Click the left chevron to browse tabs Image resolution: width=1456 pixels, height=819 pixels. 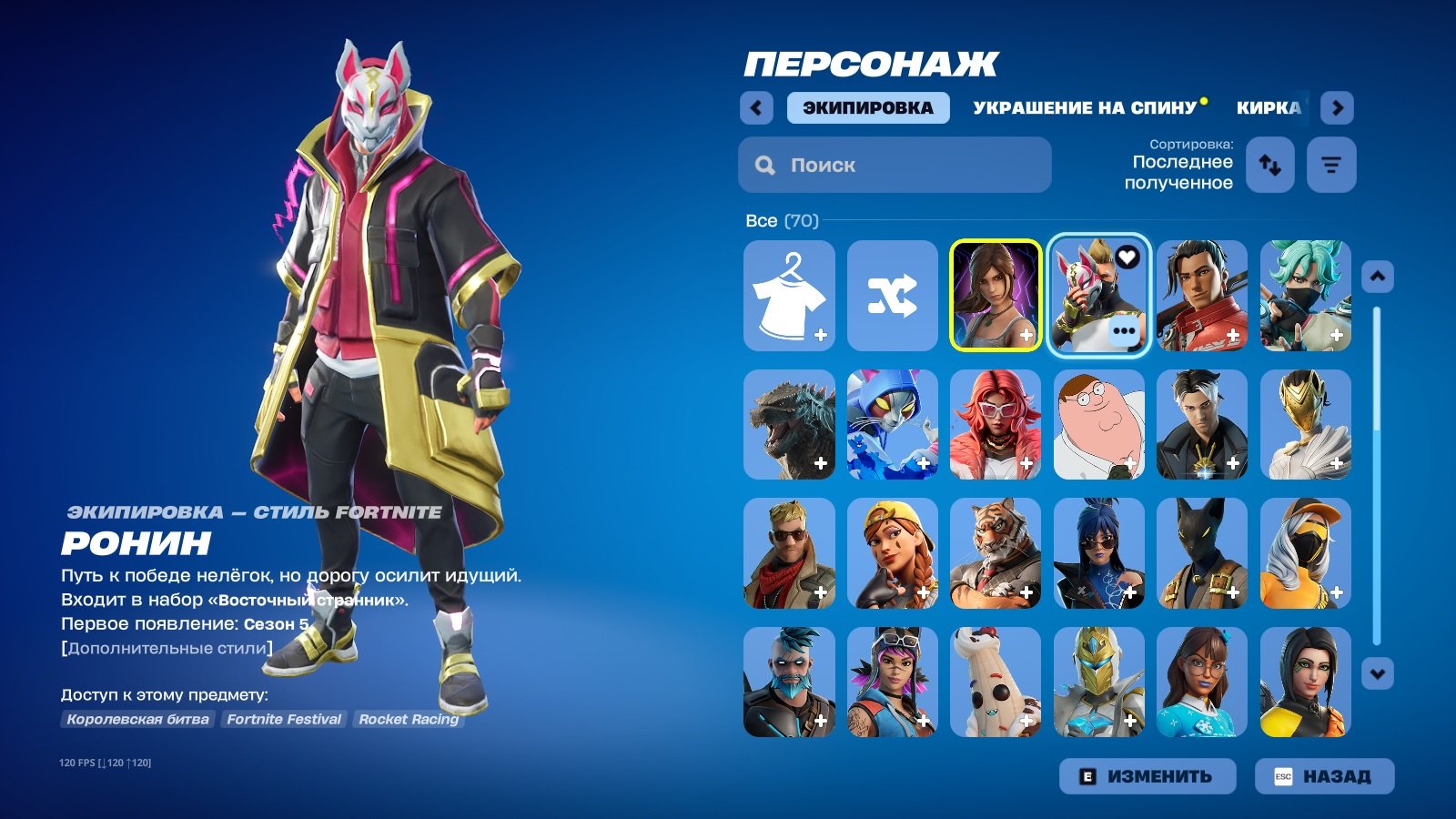755,106
